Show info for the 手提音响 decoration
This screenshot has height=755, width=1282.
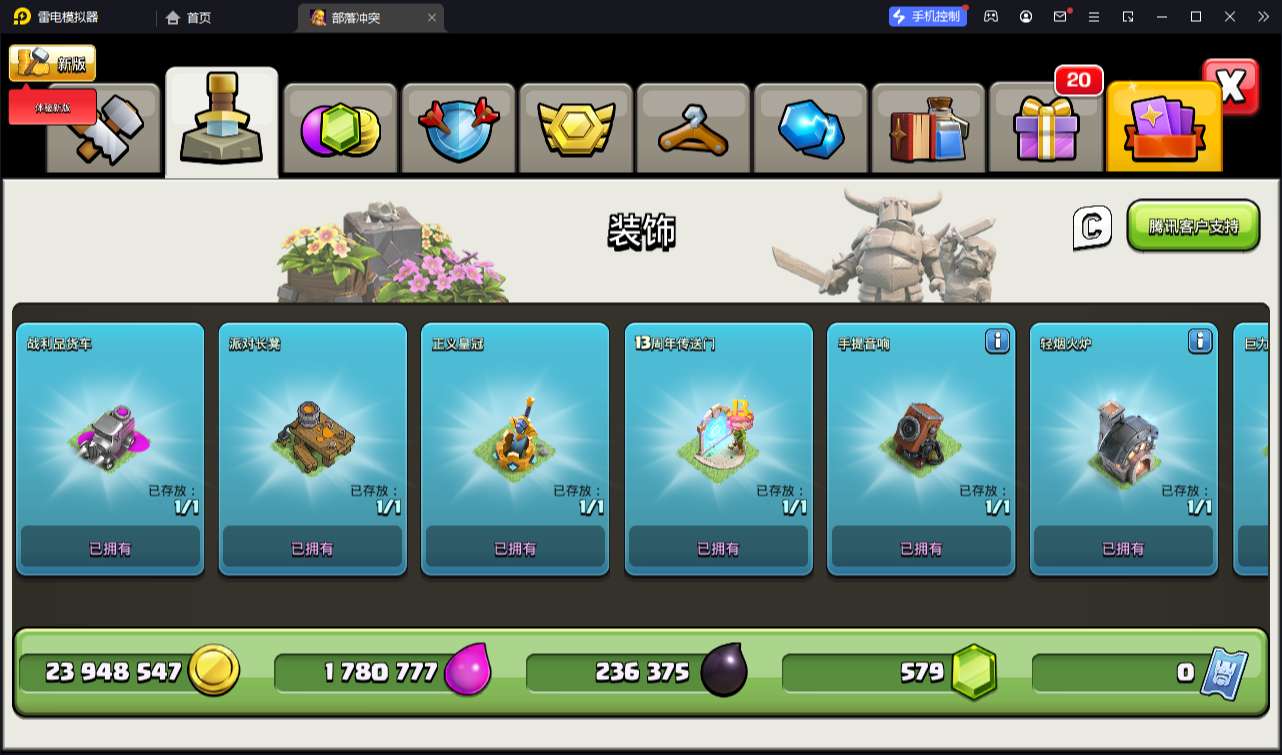[x=997, y=341]
